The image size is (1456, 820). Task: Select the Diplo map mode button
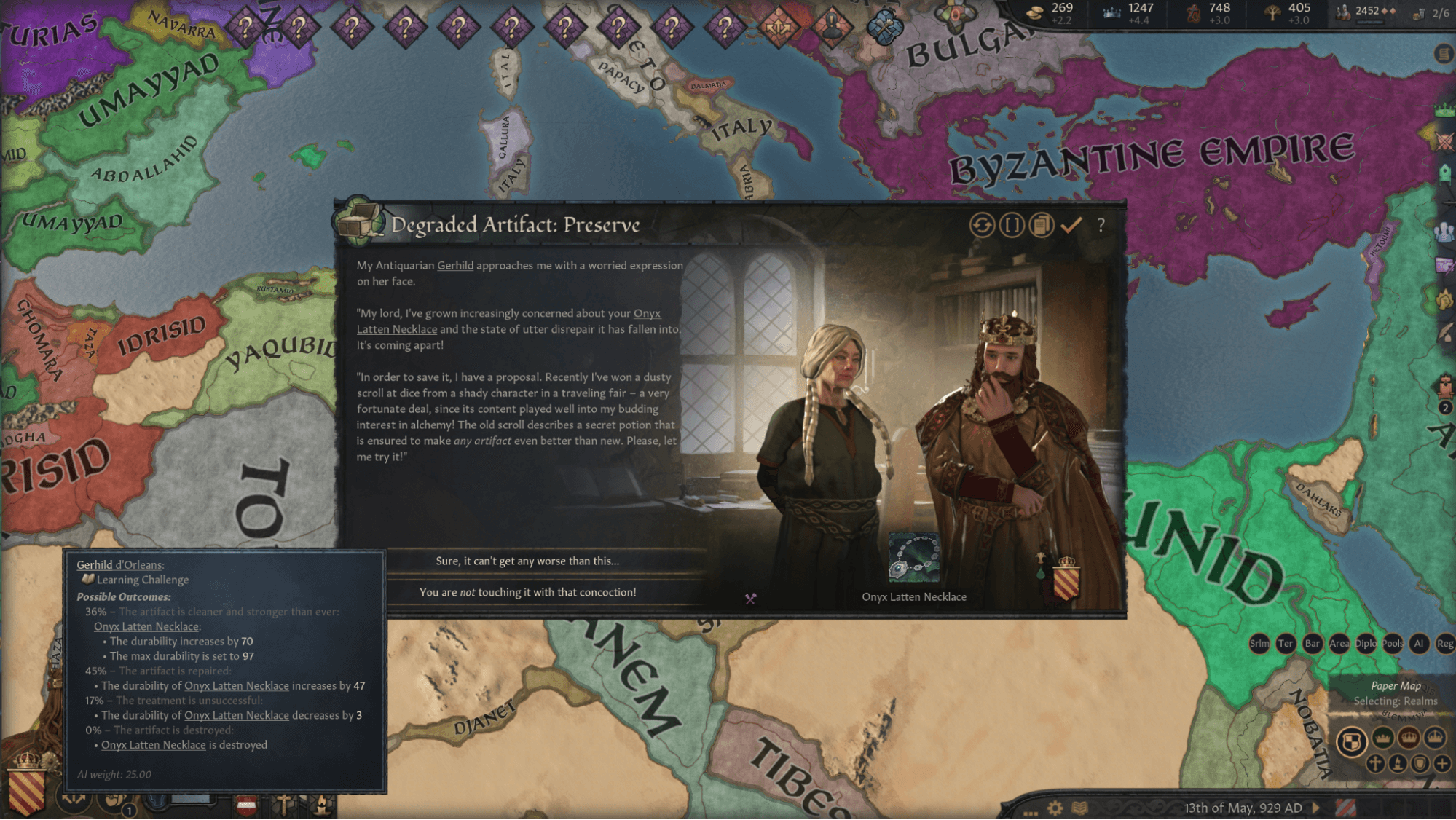[x=1366, y=643]
